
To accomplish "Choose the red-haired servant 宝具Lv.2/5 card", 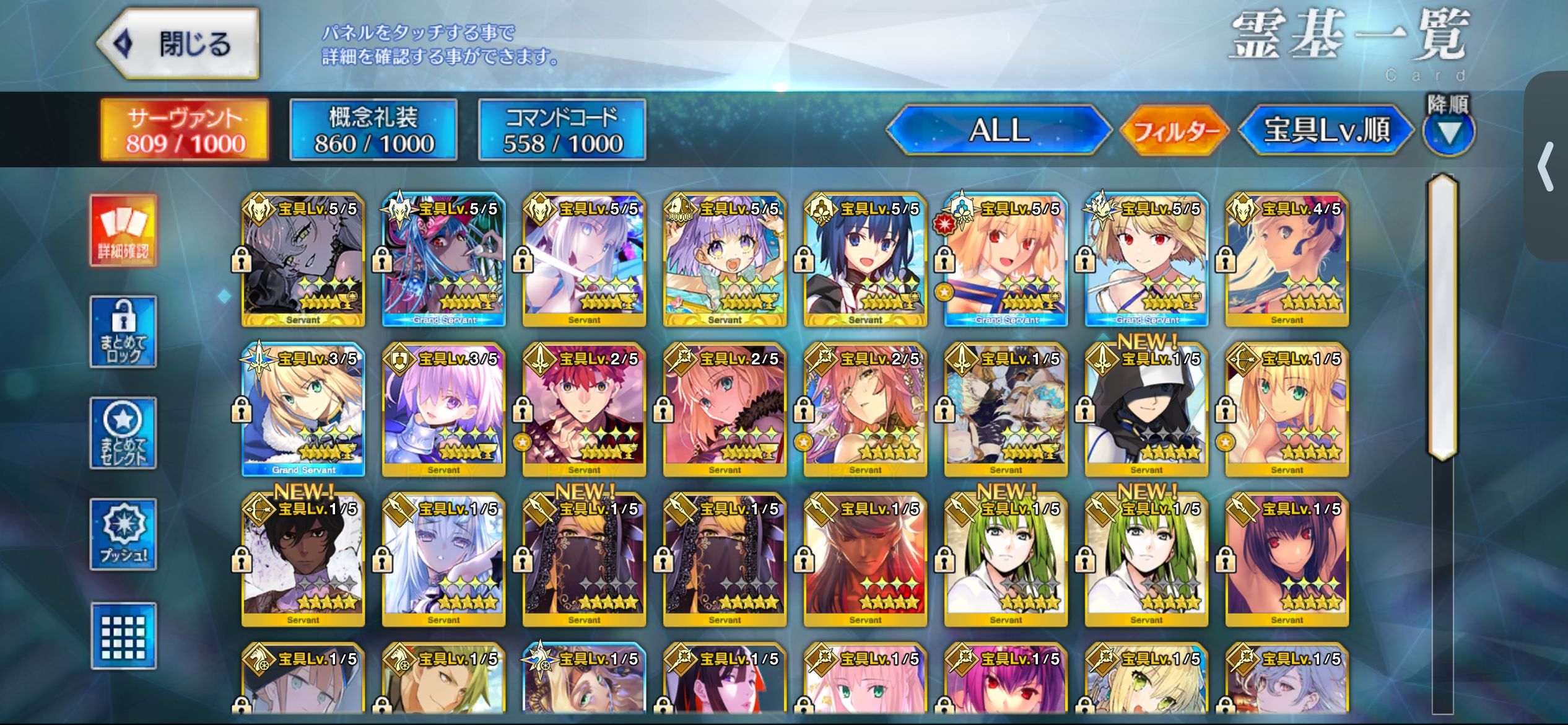I will pyautogui.click(x=584, y=410).
